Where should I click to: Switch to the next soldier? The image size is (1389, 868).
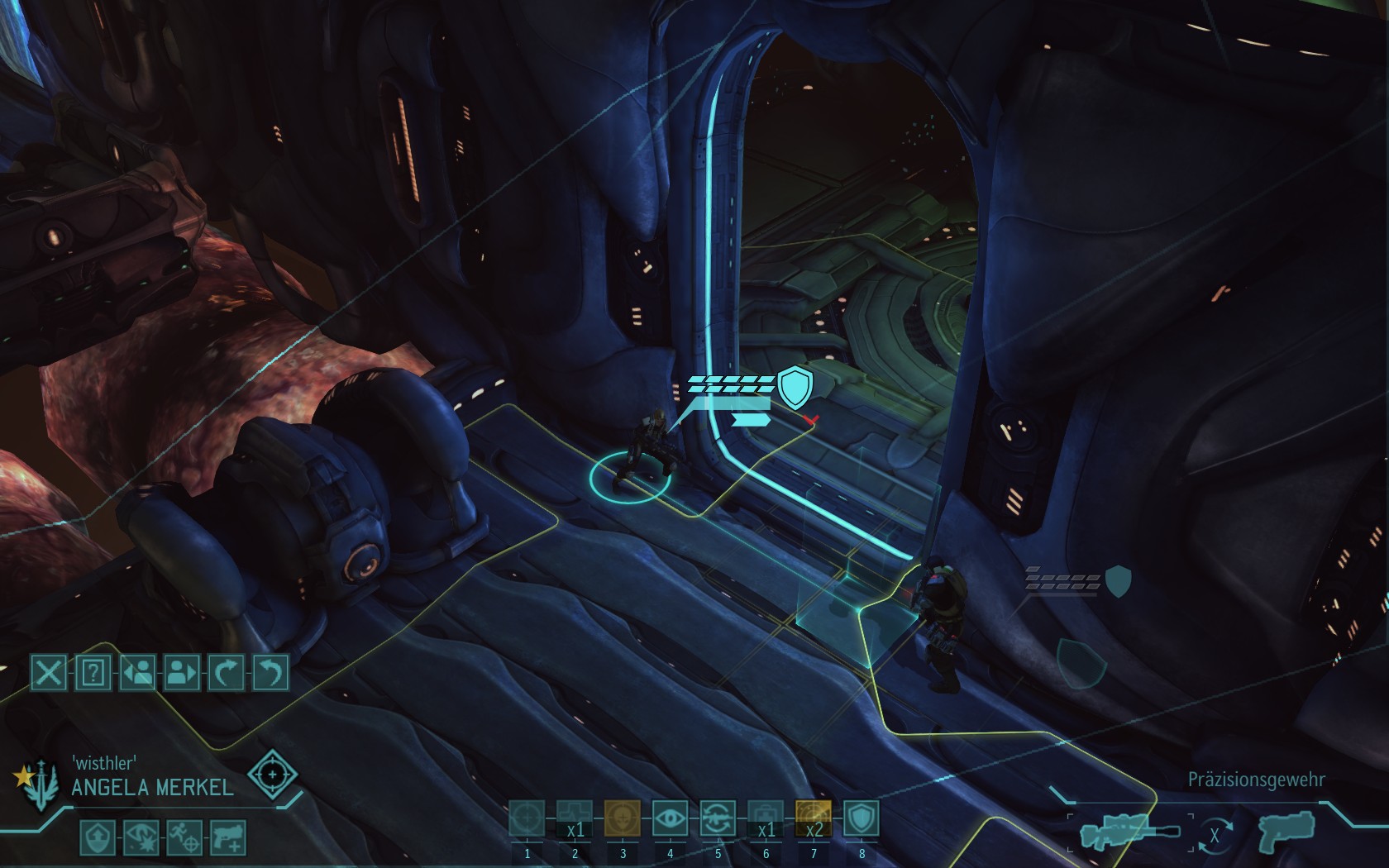tap(182, 673)
